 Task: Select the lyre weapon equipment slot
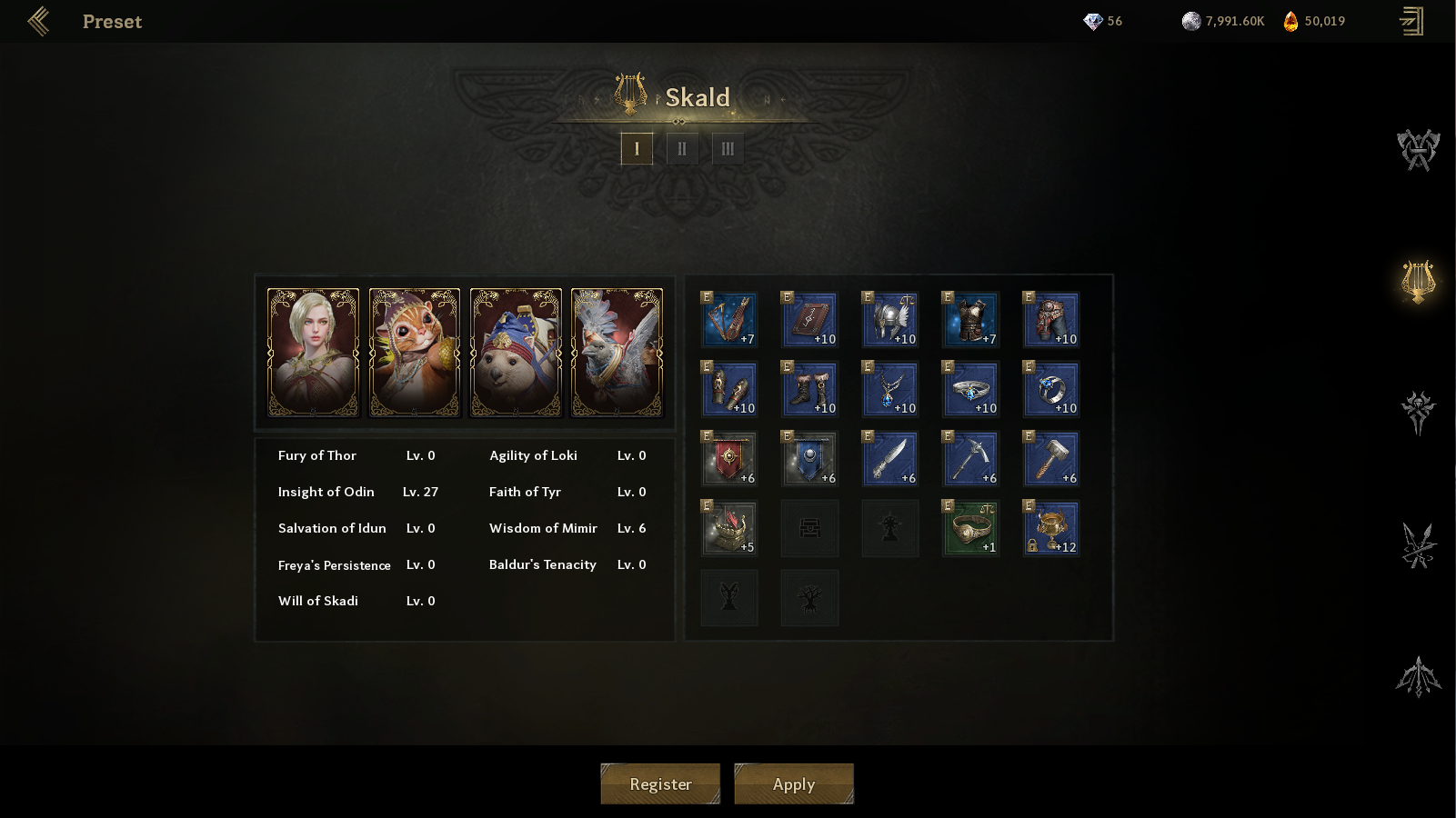click(729, 320)
